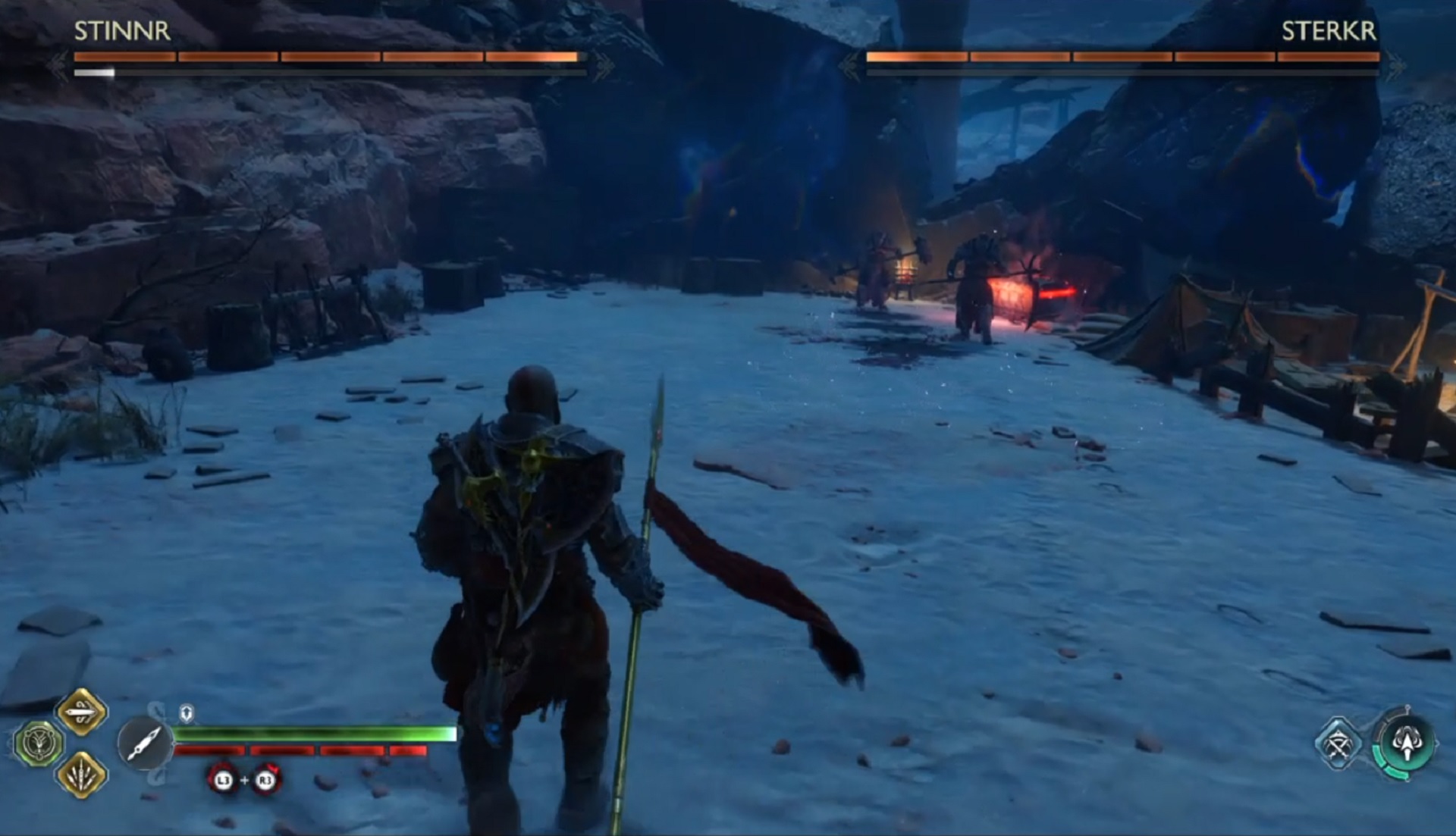Activate the spear thrust runic attack icon

tap(82, 712)
